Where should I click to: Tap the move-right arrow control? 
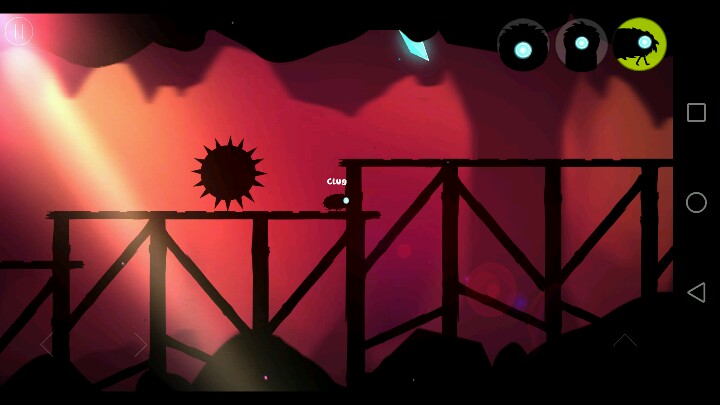click(x=141, y=344)
